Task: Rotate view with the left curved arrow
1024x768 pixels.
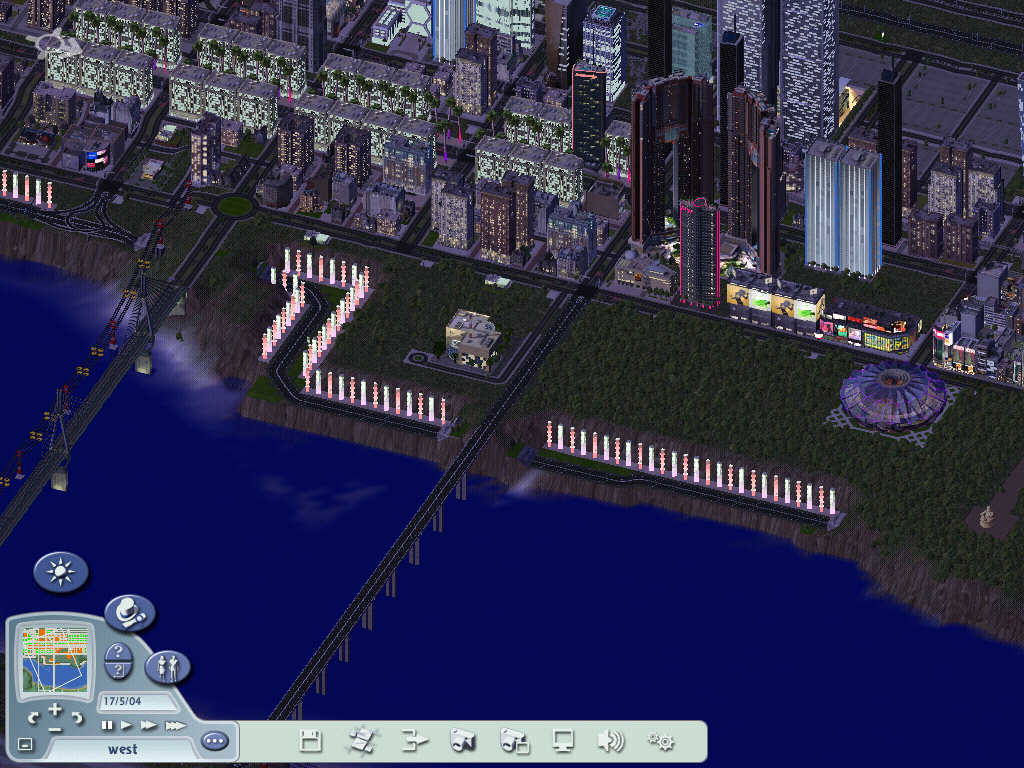Action: (34, 718)
